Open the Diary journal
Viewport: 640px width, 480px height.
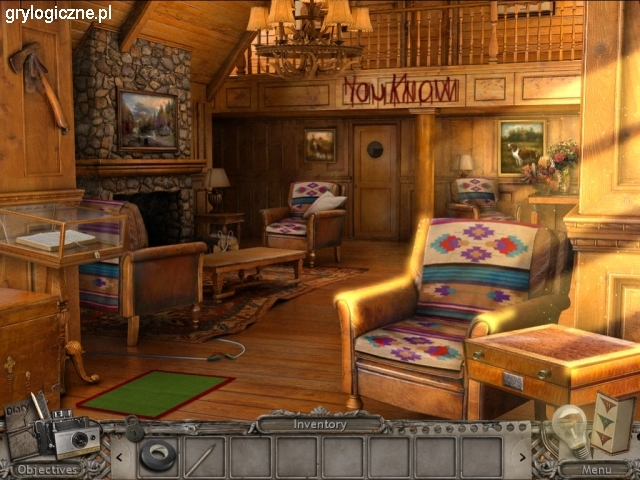click(x=20, y=427)
